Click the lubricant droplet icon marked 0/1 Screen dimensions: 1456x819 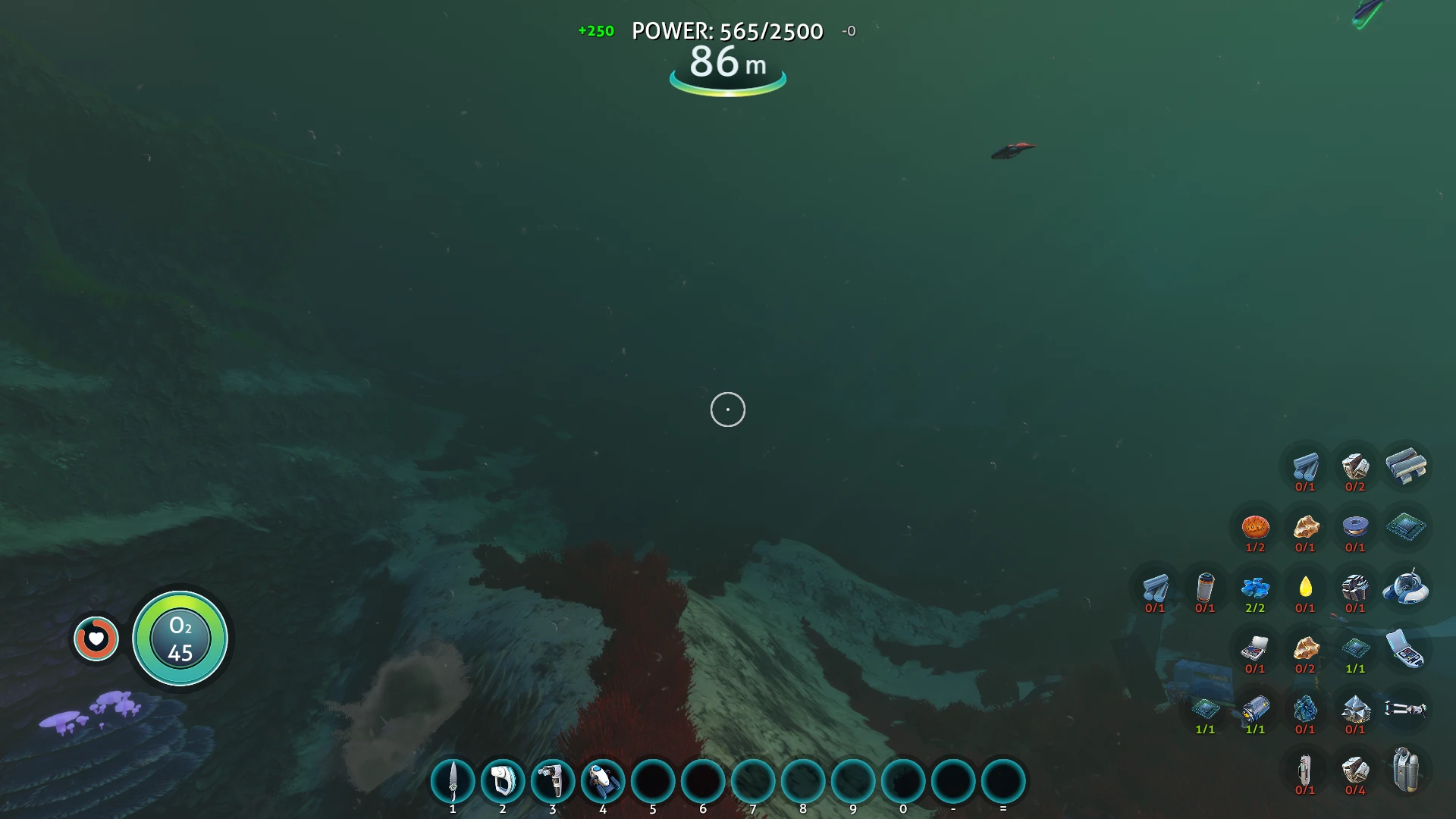[x=1305, y=589]
